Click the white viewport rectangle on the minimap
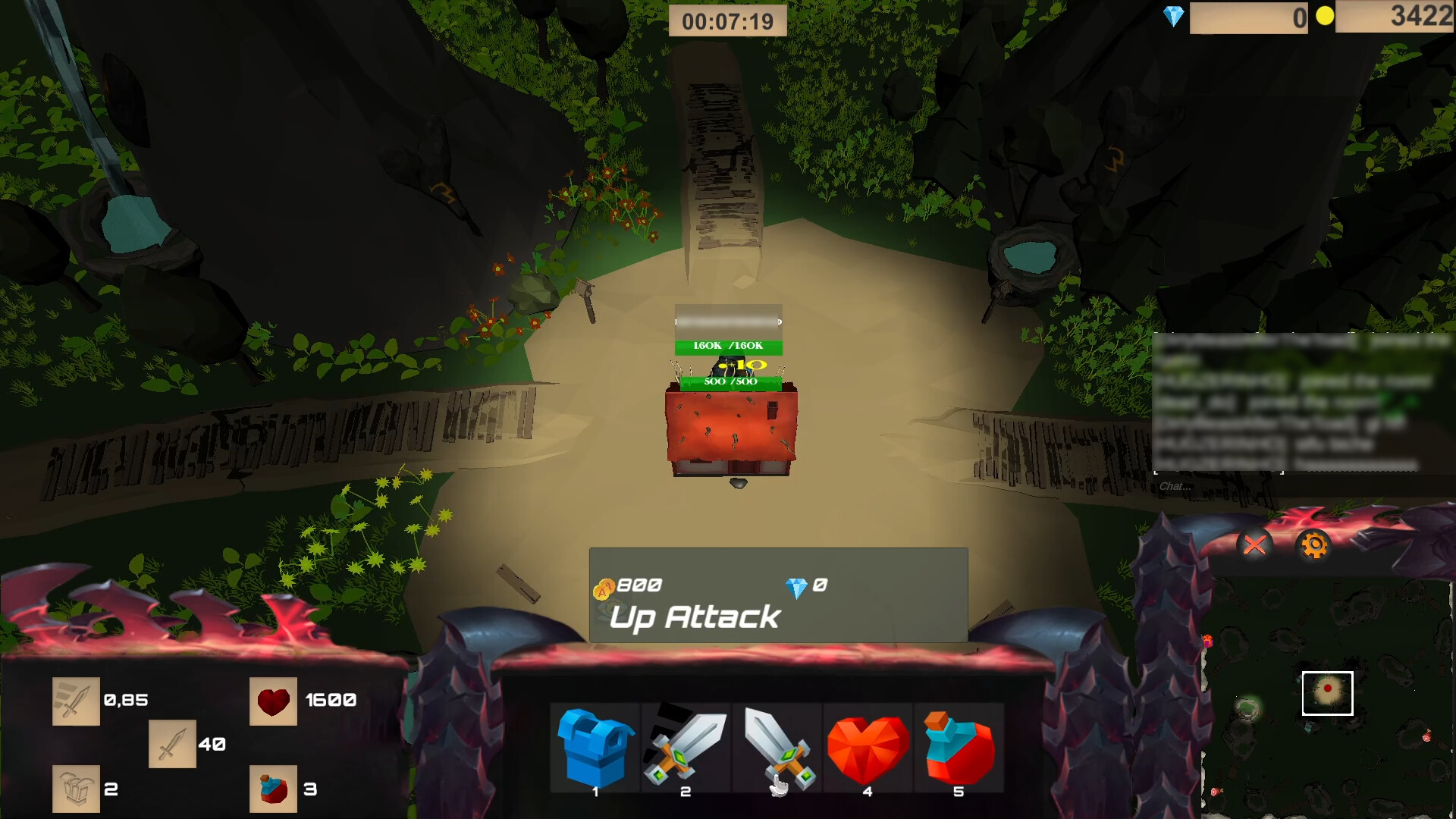The width and height of the screenshot is (1456, 819). (1328, 692)
